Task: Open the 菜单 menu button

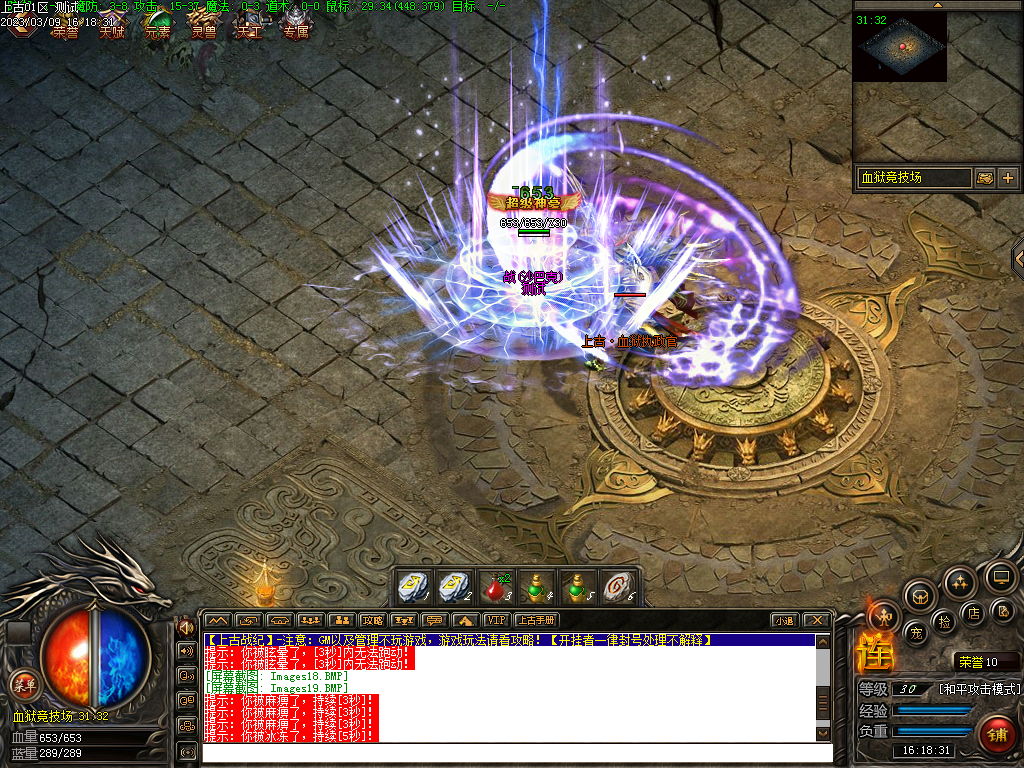Action: [23, 685]
